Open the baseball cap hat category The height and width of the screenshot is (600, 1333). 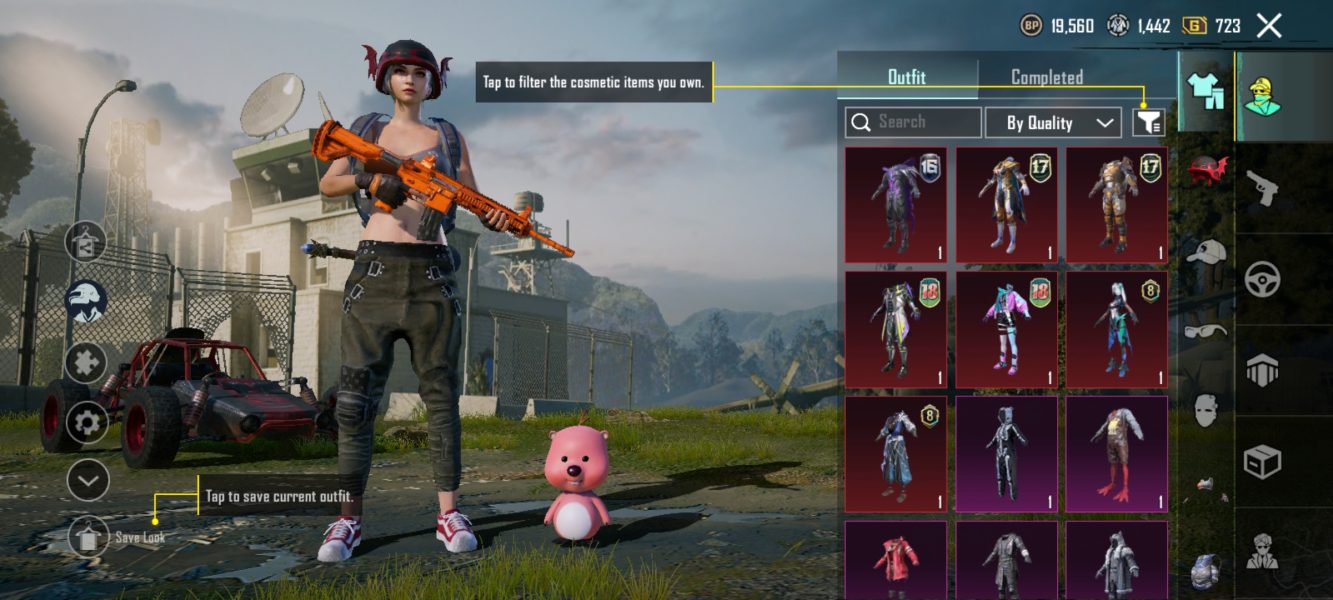tap(1207, 252)
